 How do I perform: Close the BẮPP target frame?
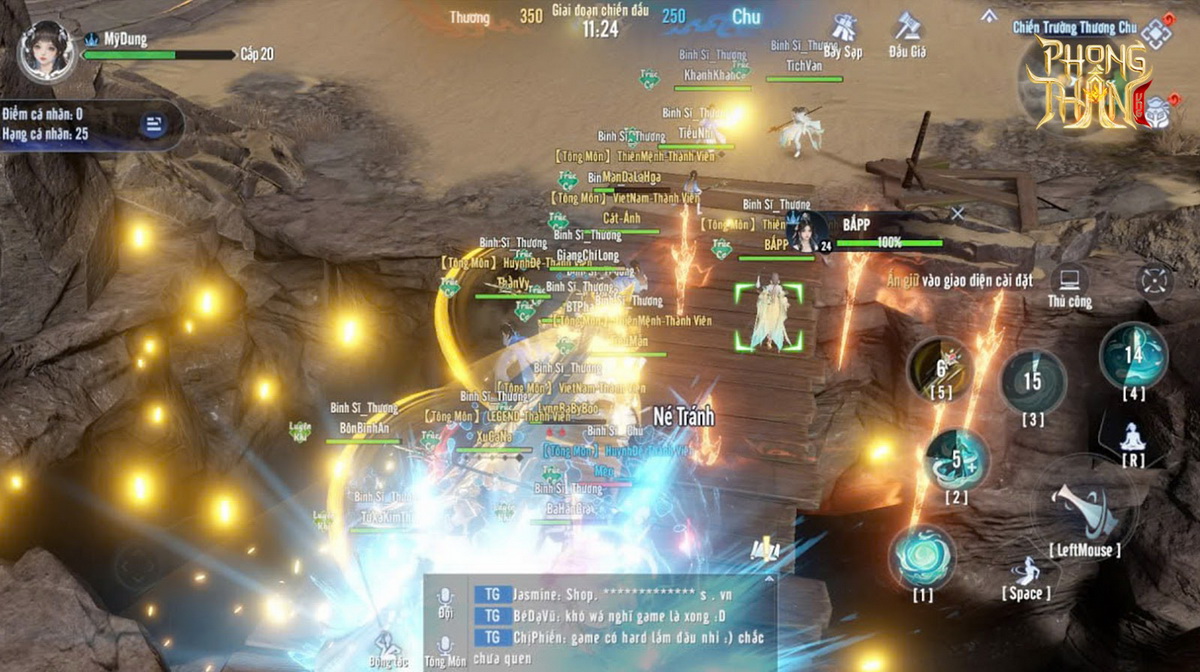pos(957,213)
